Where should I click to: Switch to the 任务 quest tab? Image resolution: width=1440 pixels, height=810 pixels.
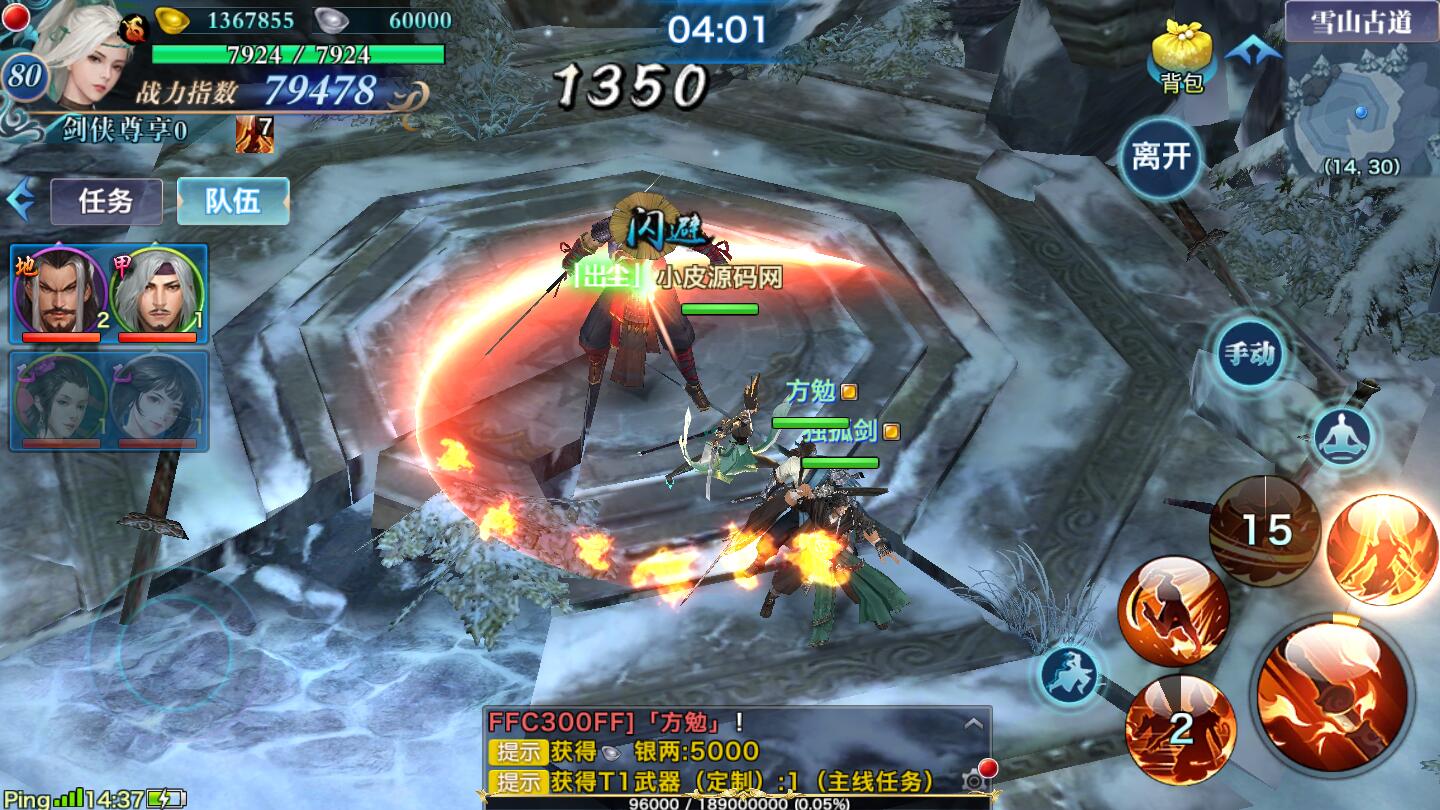click(x=106, y=201)
